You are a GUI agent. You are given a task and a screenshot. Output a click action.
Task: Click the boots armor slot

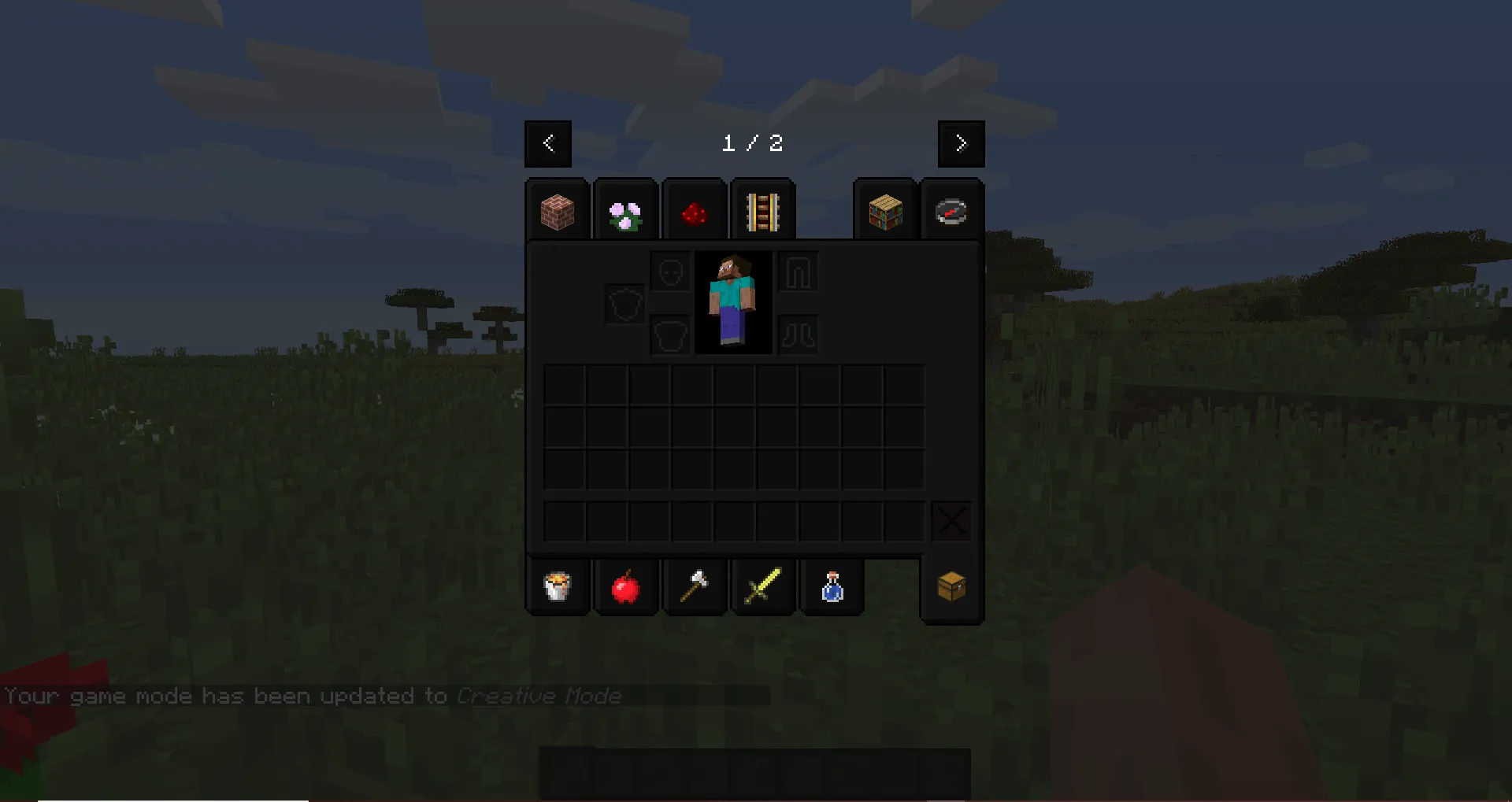798,333
